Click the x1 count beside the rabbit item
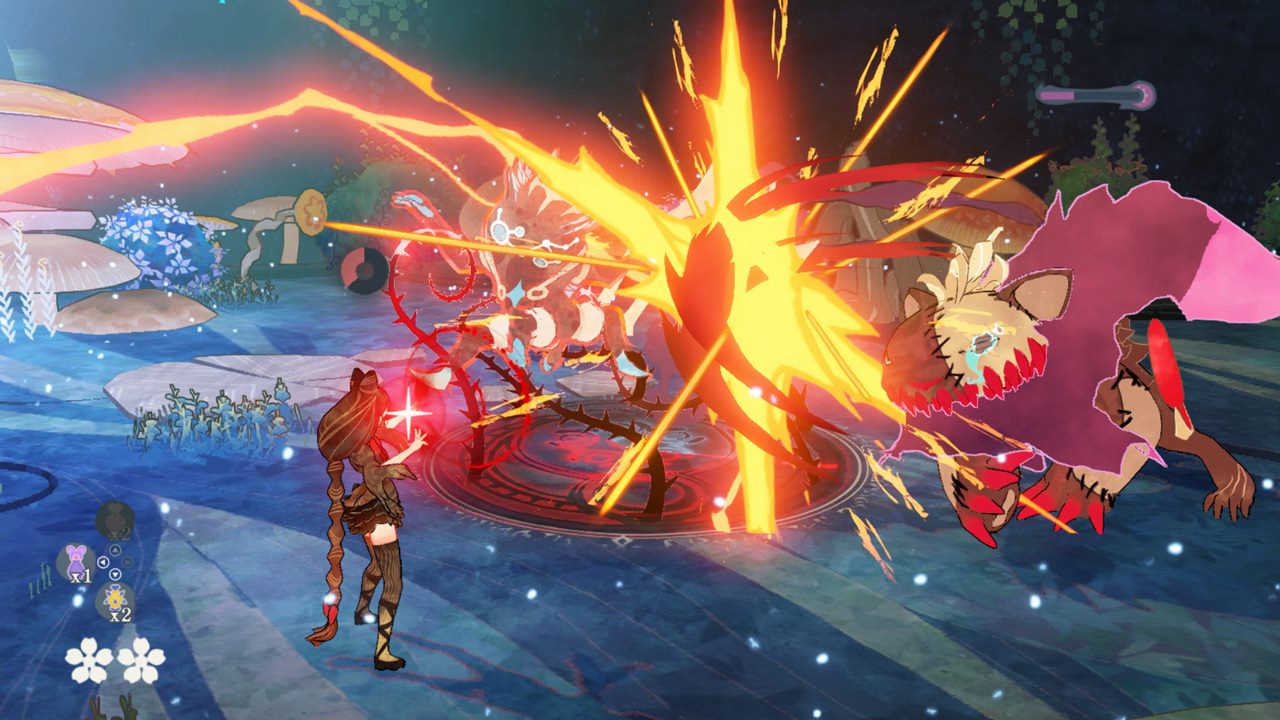This screenshot has width=1280, height=720. pos(81,577)
